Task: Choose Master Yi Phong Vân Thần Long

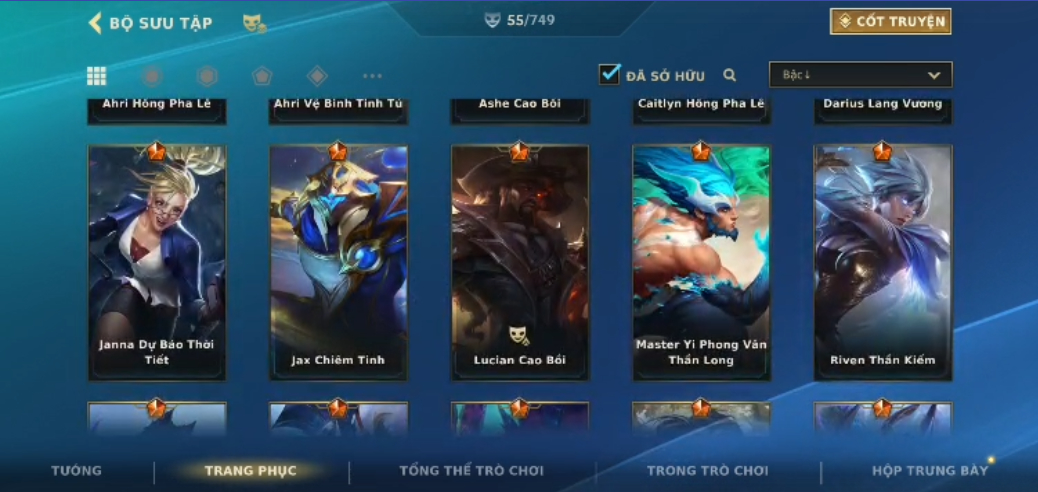Action: [701, 262]
